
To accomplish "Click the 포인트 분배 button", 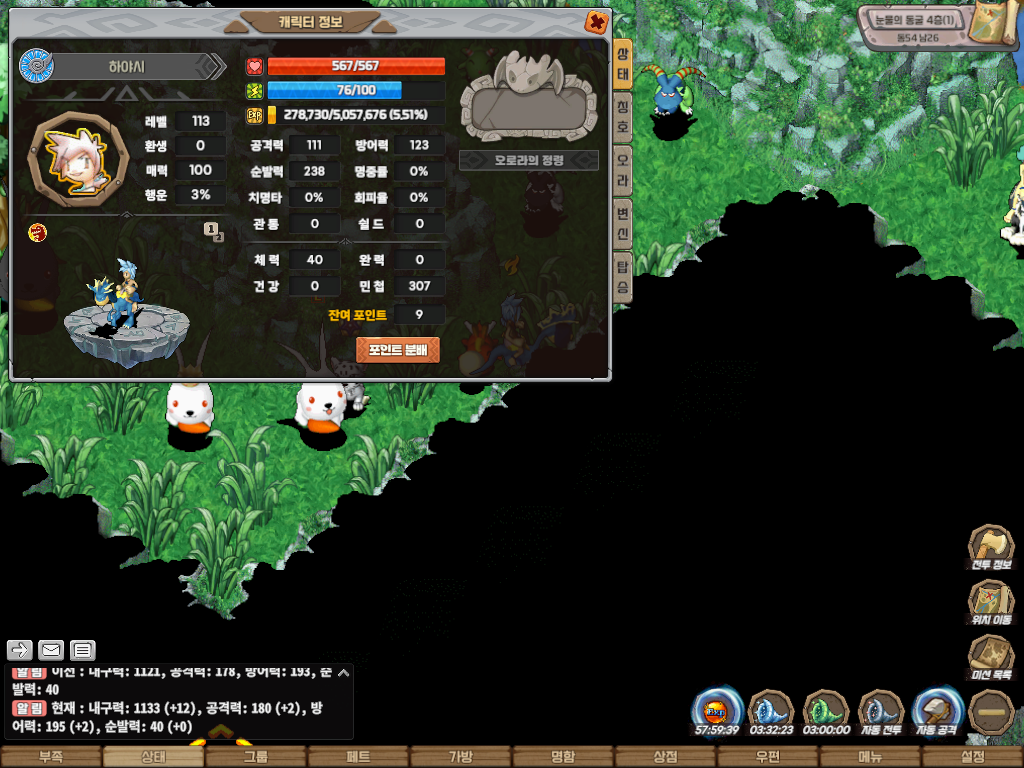I will (397, 350).
